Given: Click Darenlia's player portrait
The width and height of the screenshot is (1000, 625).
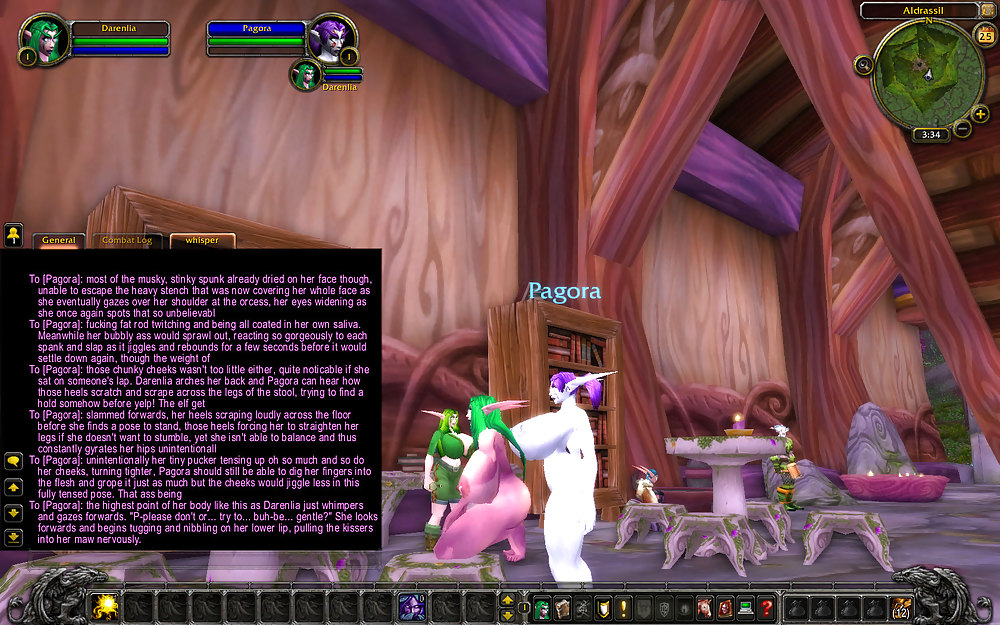Looking at the screenshot, I should (45, 37).
